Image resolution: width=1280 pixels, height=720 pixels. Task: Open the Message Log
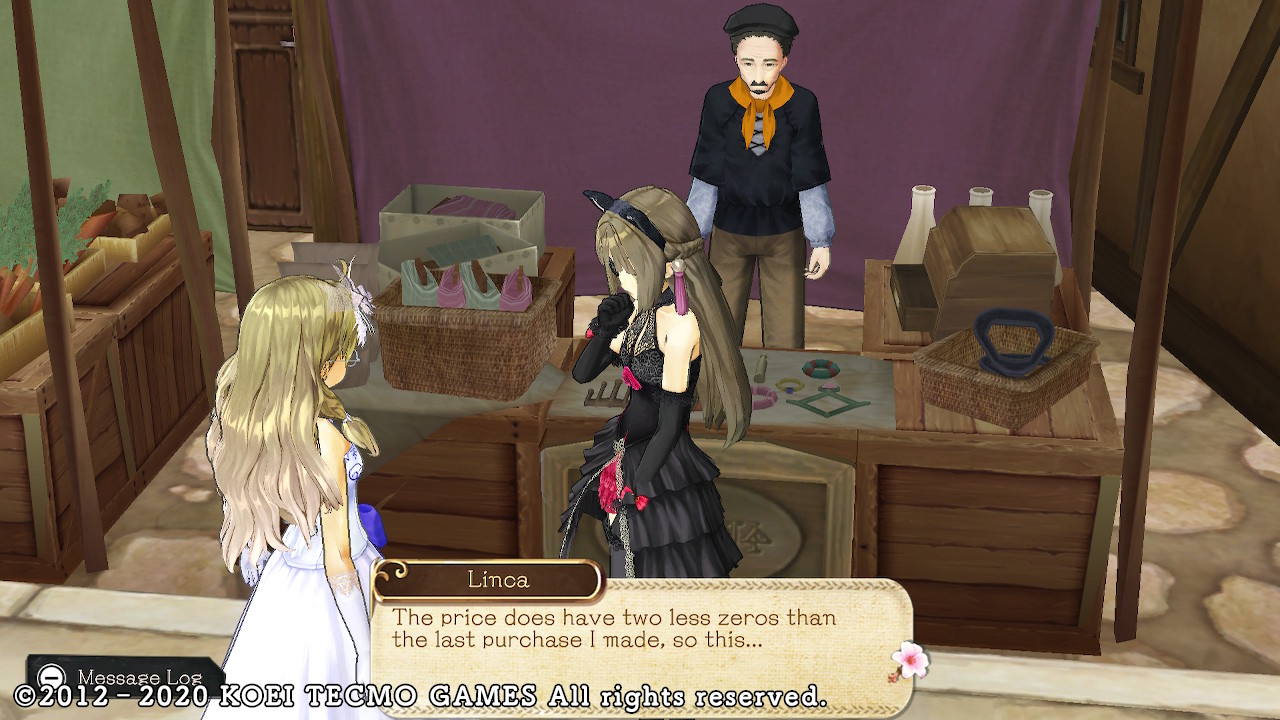click(122, 677)
